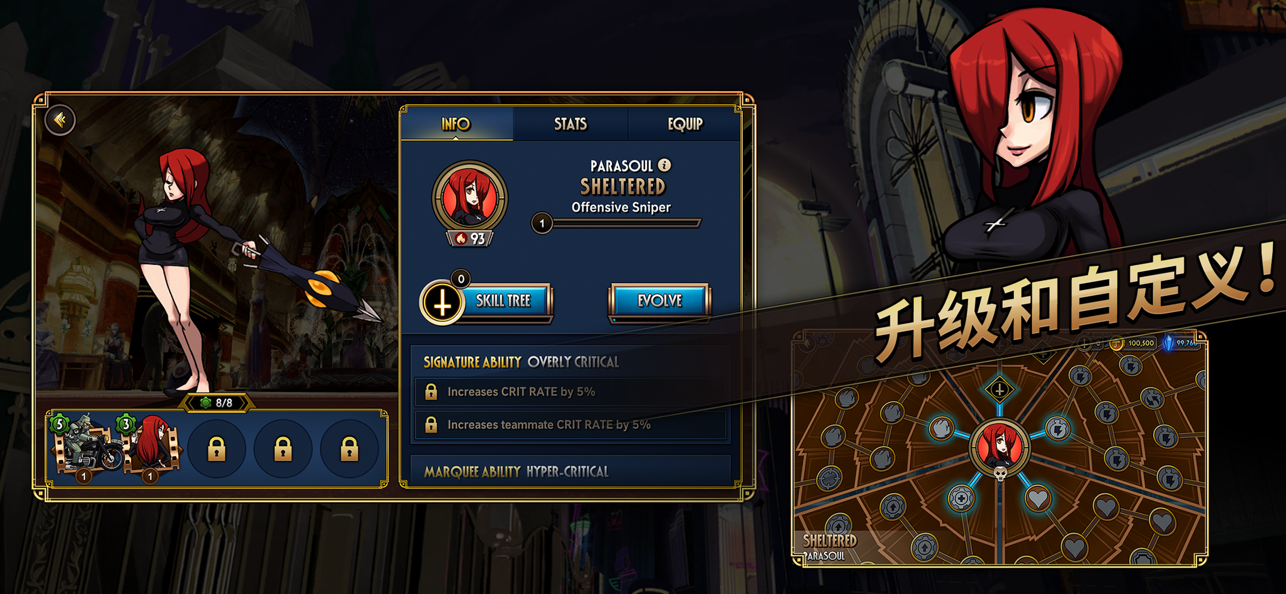Screen dimensions: 1286x594
Task: View Parasoul info via the small i icon
Action: [x=664, y=165]
